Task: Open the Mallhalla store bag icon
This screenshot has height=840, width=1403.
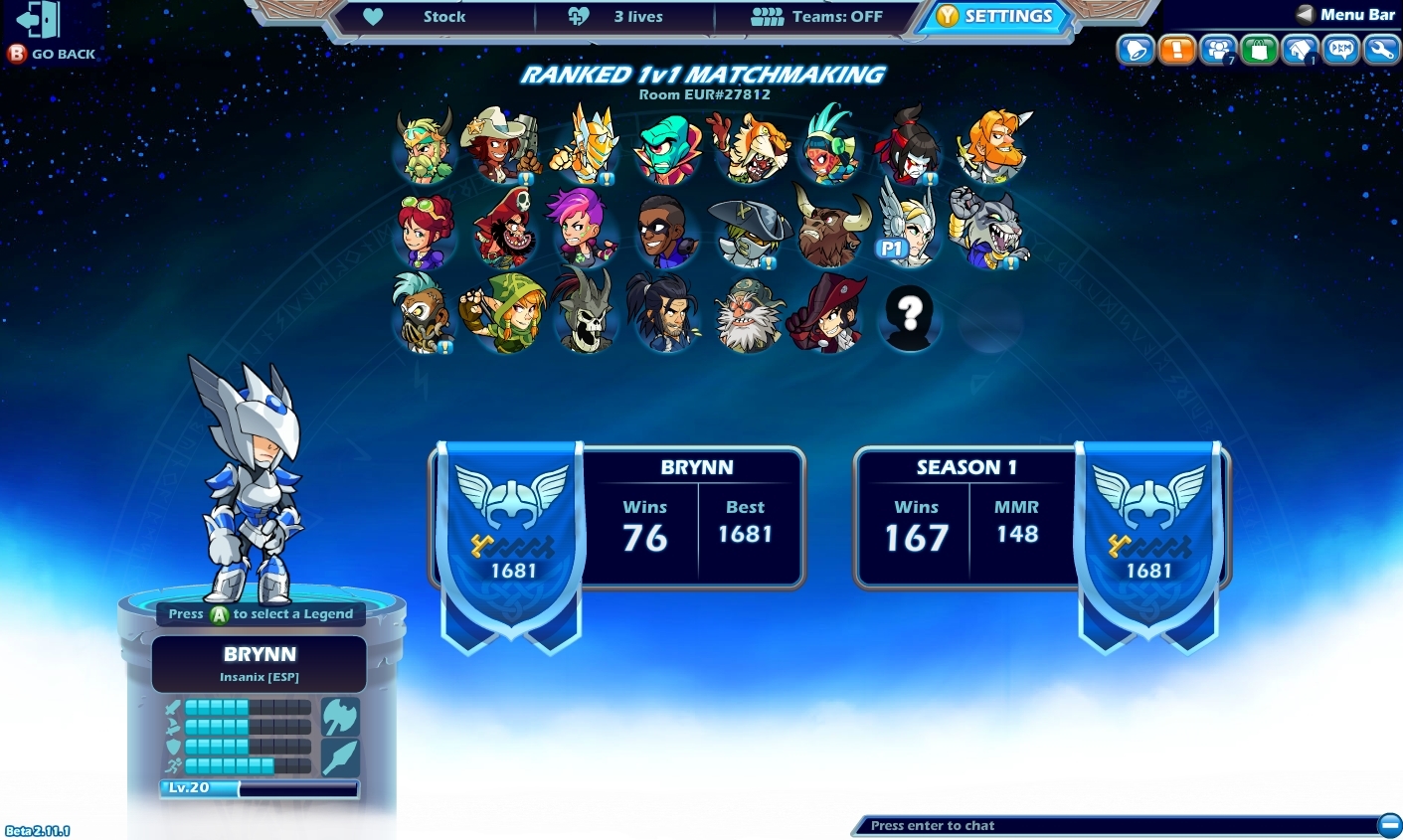Action: [x=1259, y=49]
